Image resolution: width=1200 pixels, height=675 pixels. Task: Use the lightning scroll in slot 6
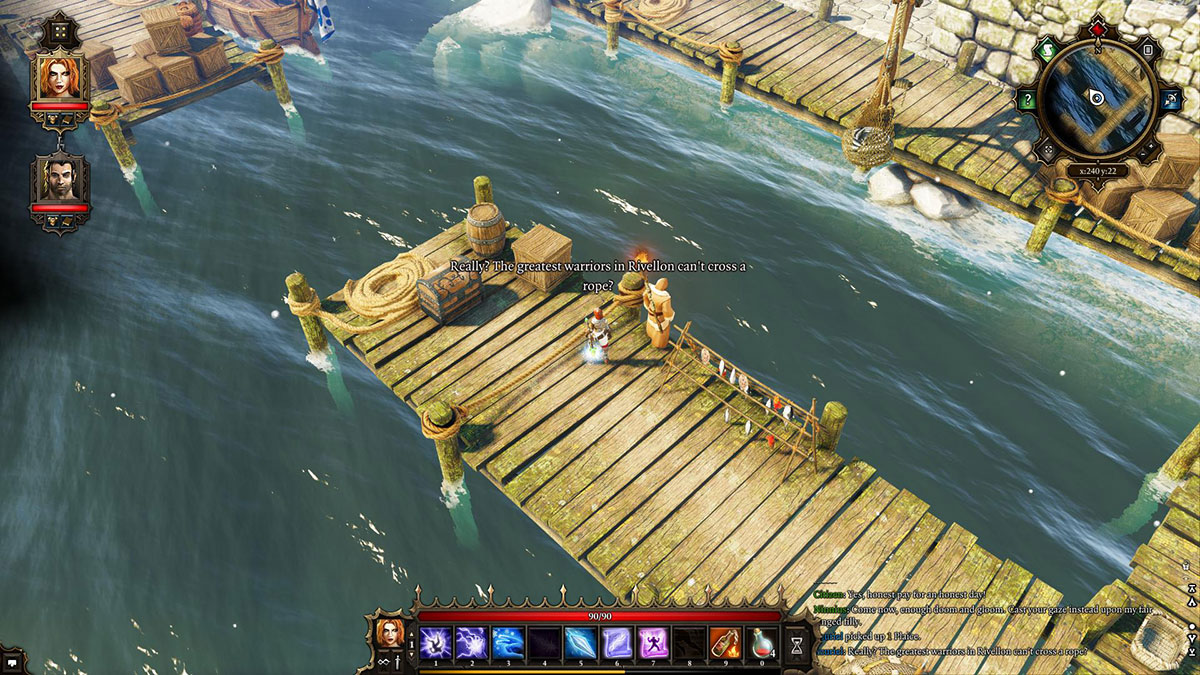(x=617, y=641)
